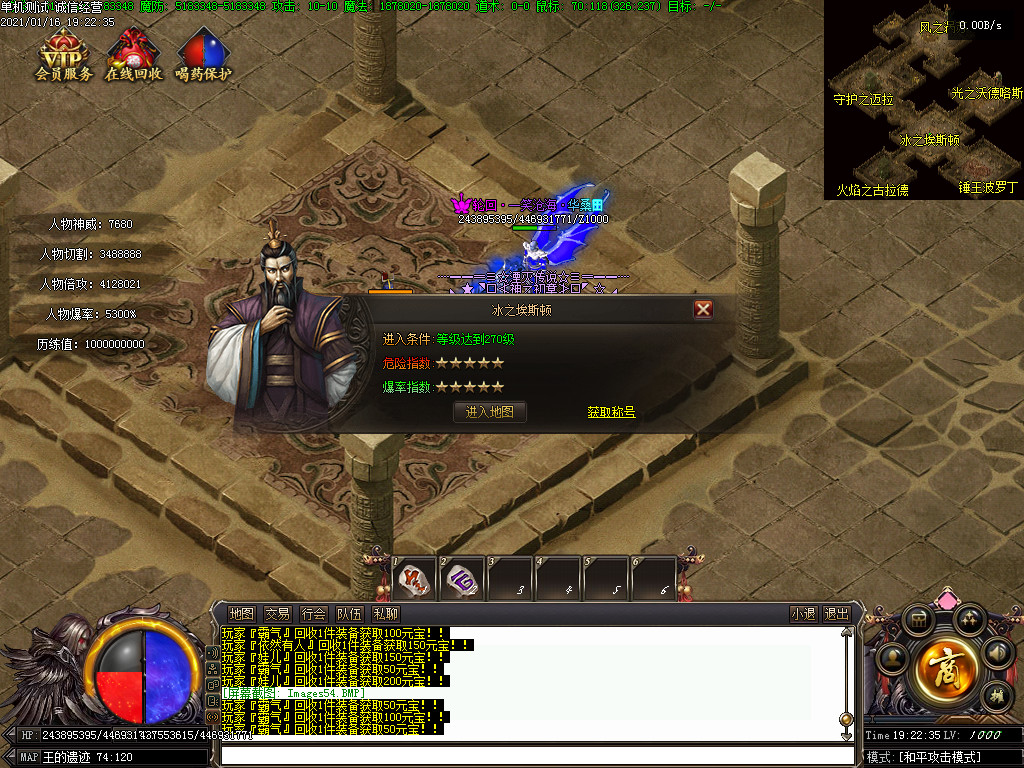The height and width of the screenshot is (768, 1024).
Task: Switch to 私聊 private chat
Action: tap(385, 614)
